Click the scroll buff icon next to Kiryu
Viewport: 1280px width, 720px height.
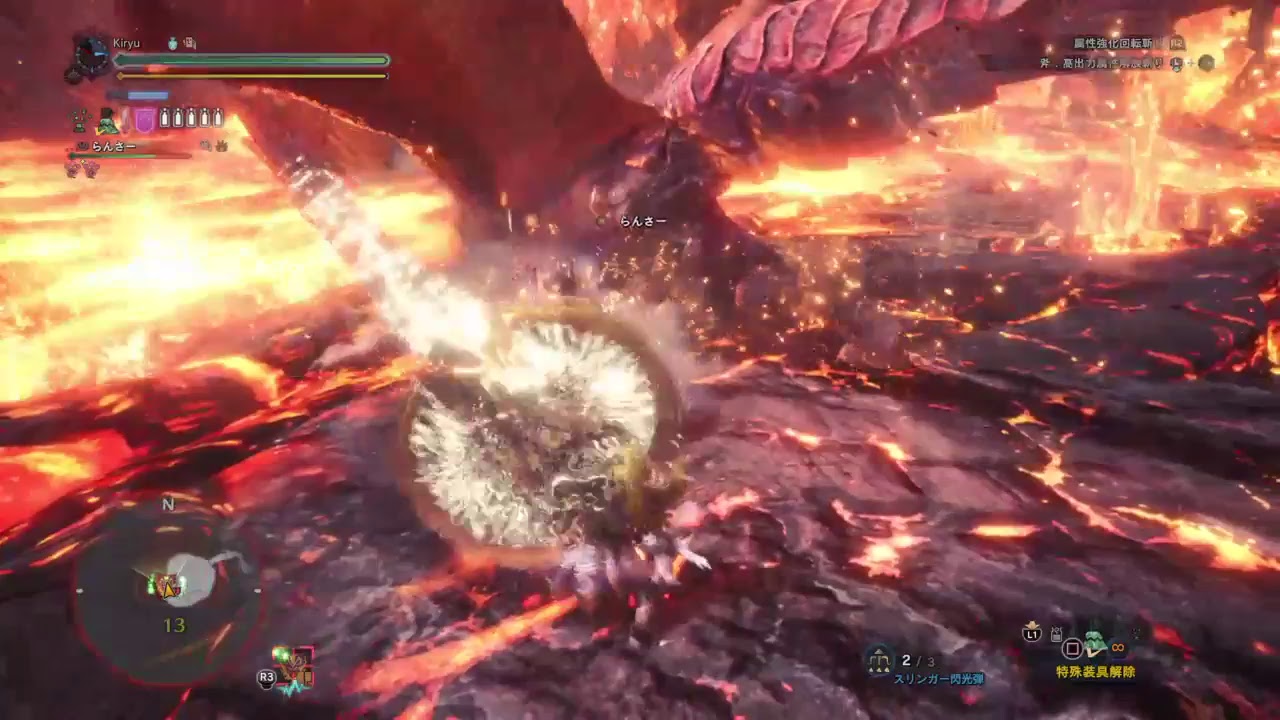[x=188, y=43]
